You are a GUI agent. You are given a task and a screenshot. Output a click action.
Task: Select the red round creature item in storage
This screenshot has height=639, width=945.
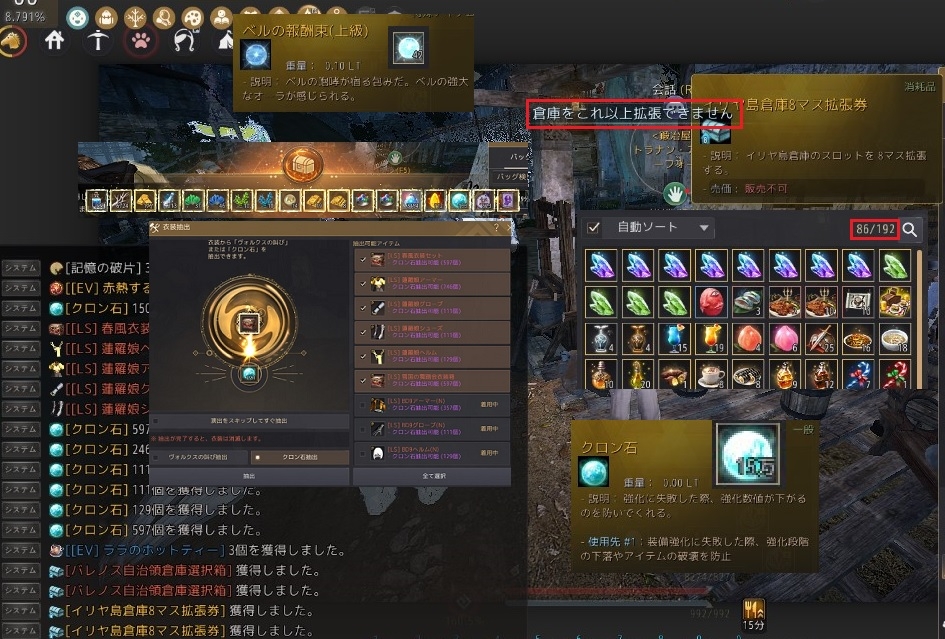712,300
